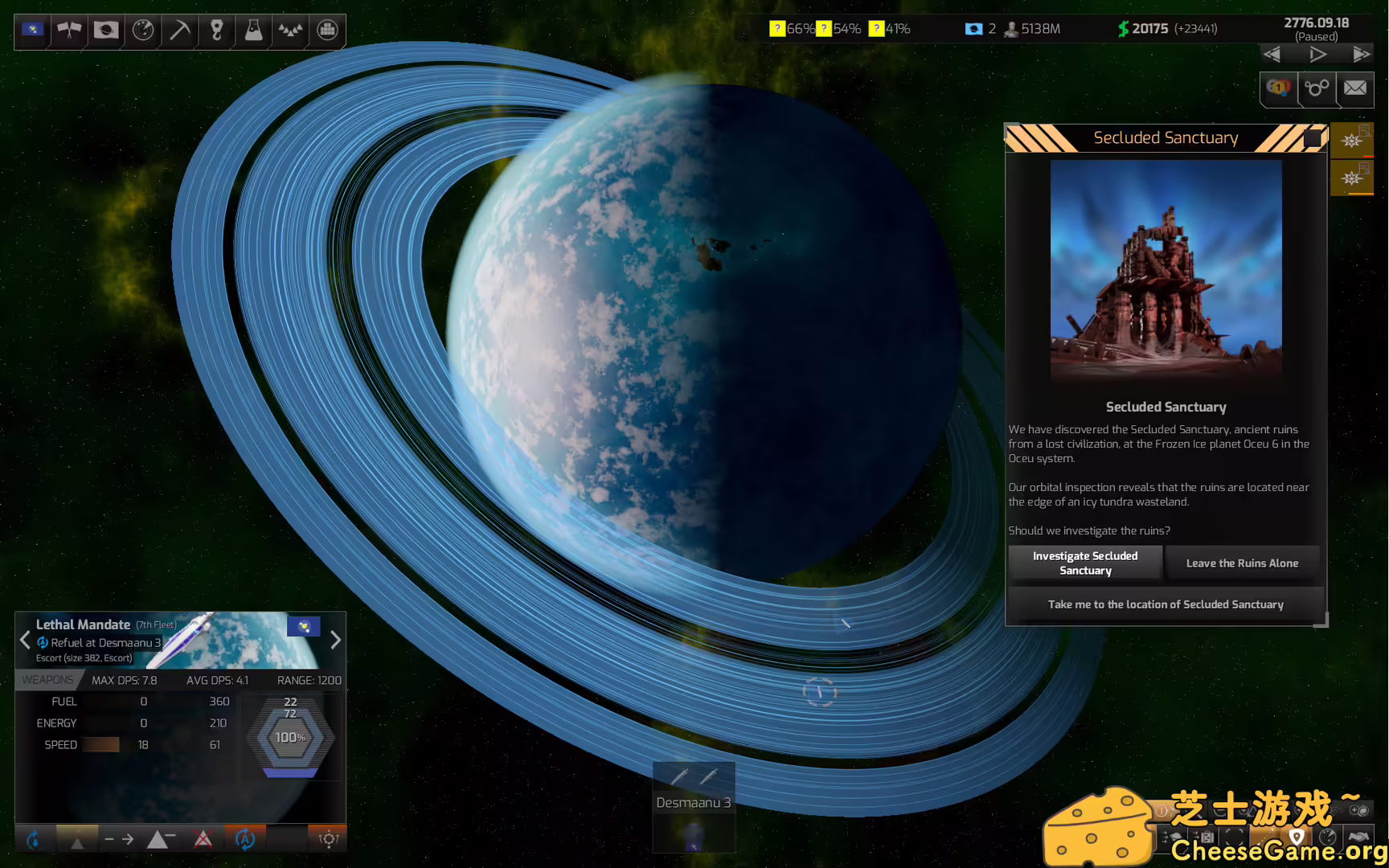This screenshot has width=1389, height=868.
Task: Disable the attack order via crossed-out icon
Action: [203, 839]
